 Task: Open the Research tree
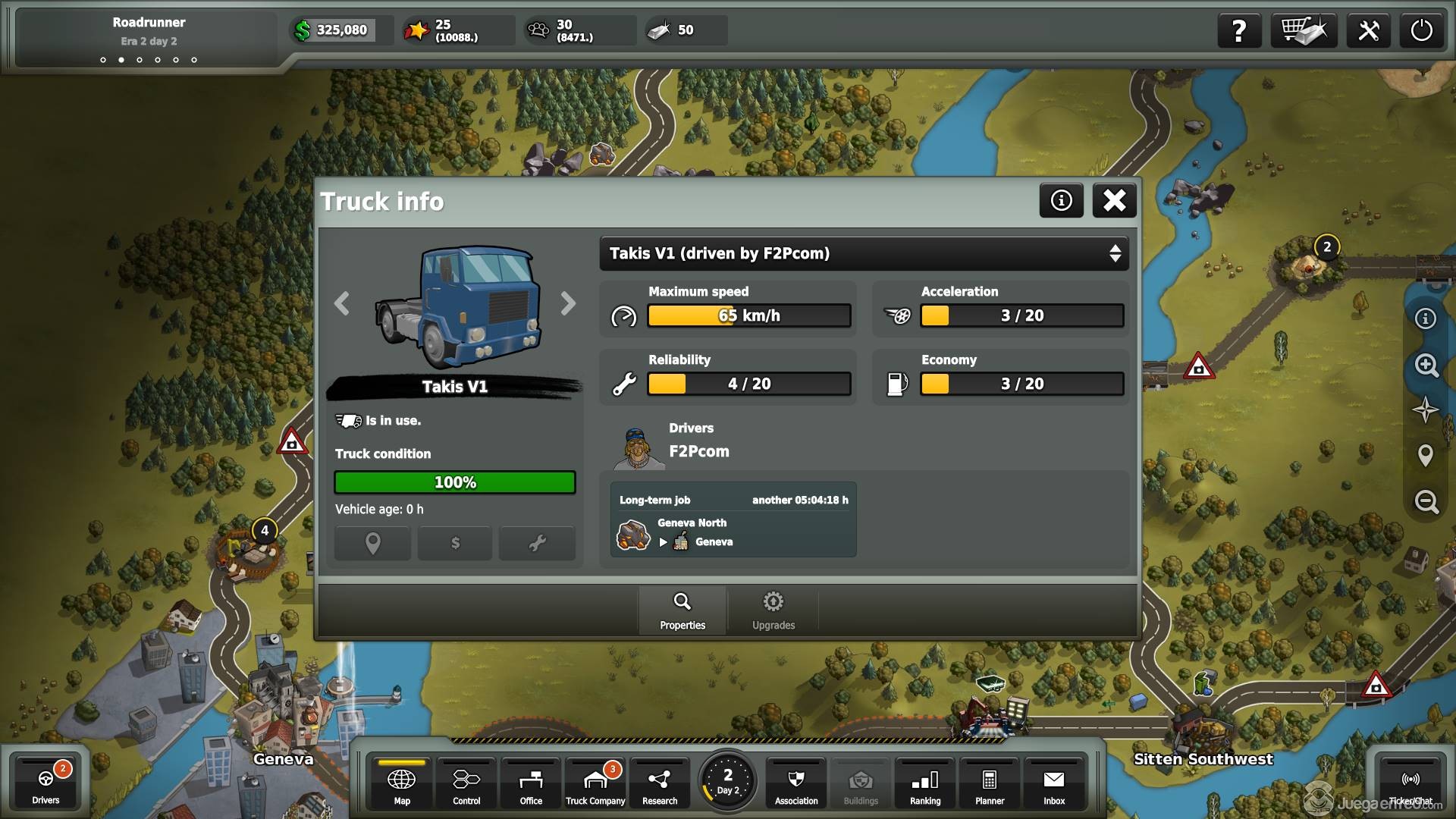[660, 785]
